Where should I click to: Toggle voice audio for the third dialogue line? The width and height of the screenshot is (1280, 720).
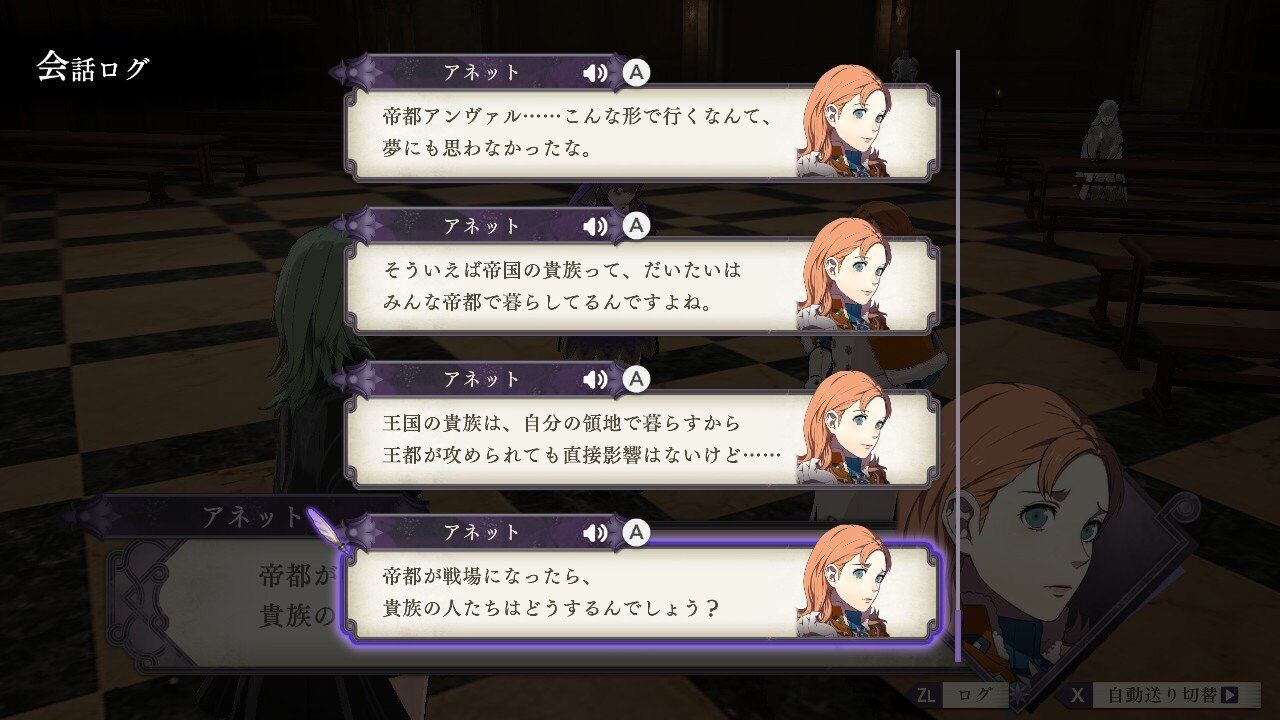point(596,379)
